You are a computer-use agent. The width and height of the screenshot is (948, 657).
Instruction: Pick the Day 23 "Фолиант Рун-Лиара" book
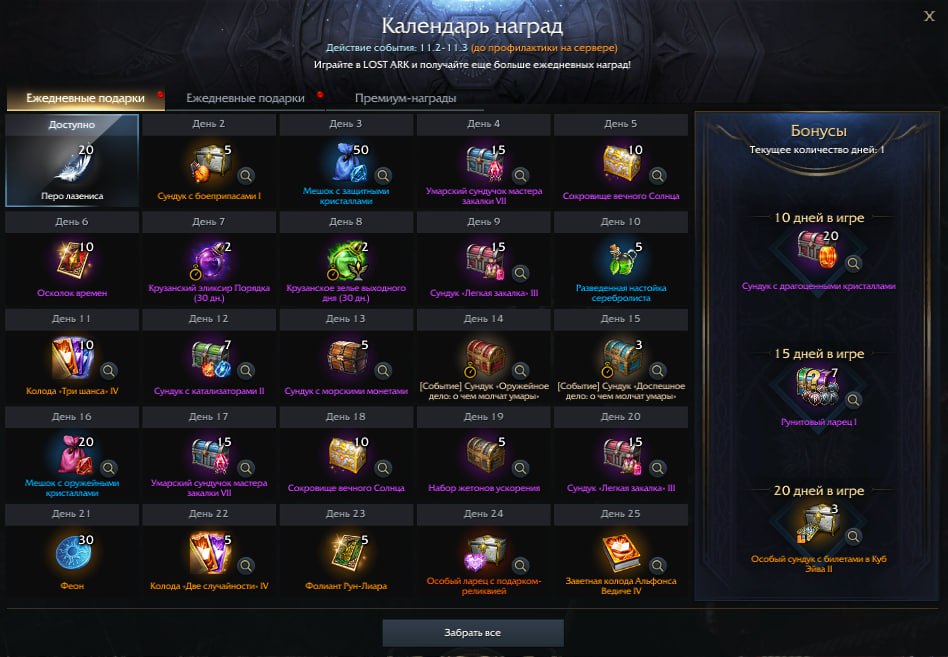click(x=346, y=550)
